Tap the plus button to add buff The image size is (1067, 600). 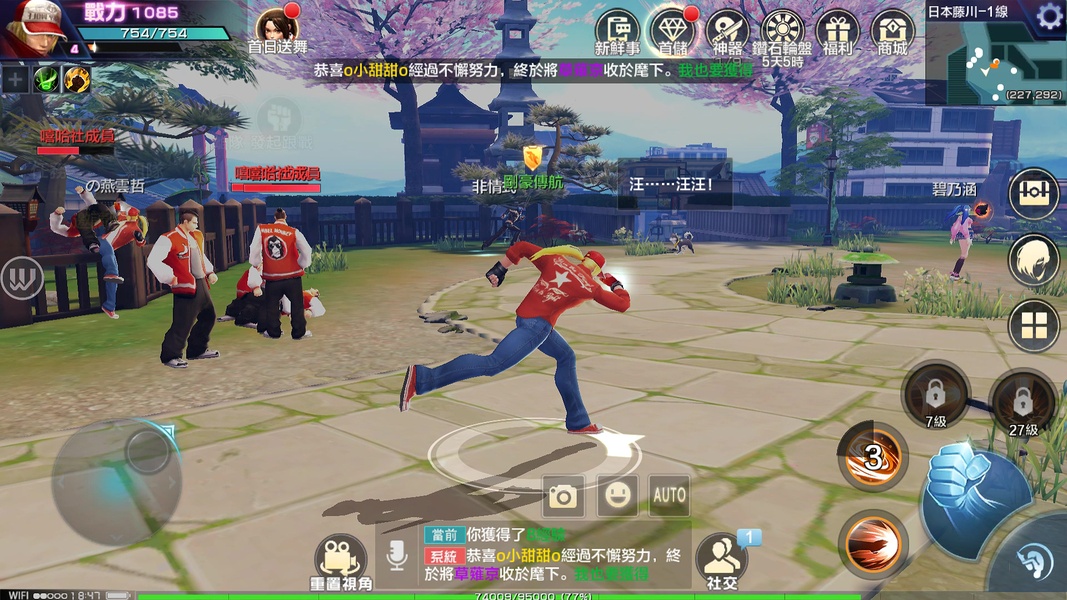click(15, 79)
